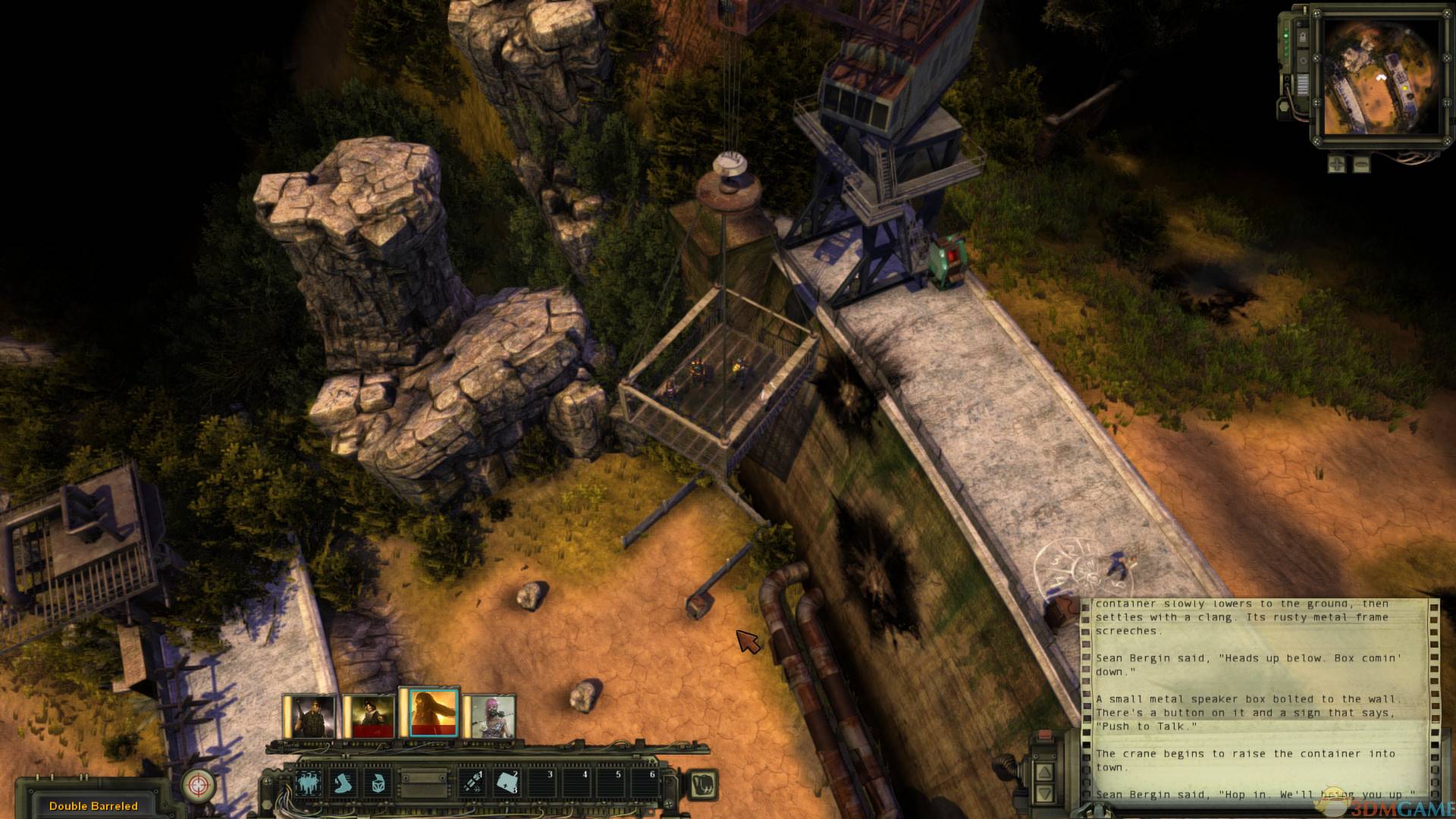The image size is (1456, 819).
Task: Select the hat-wearing ranger portrait
Action: (x=369, y=717)
